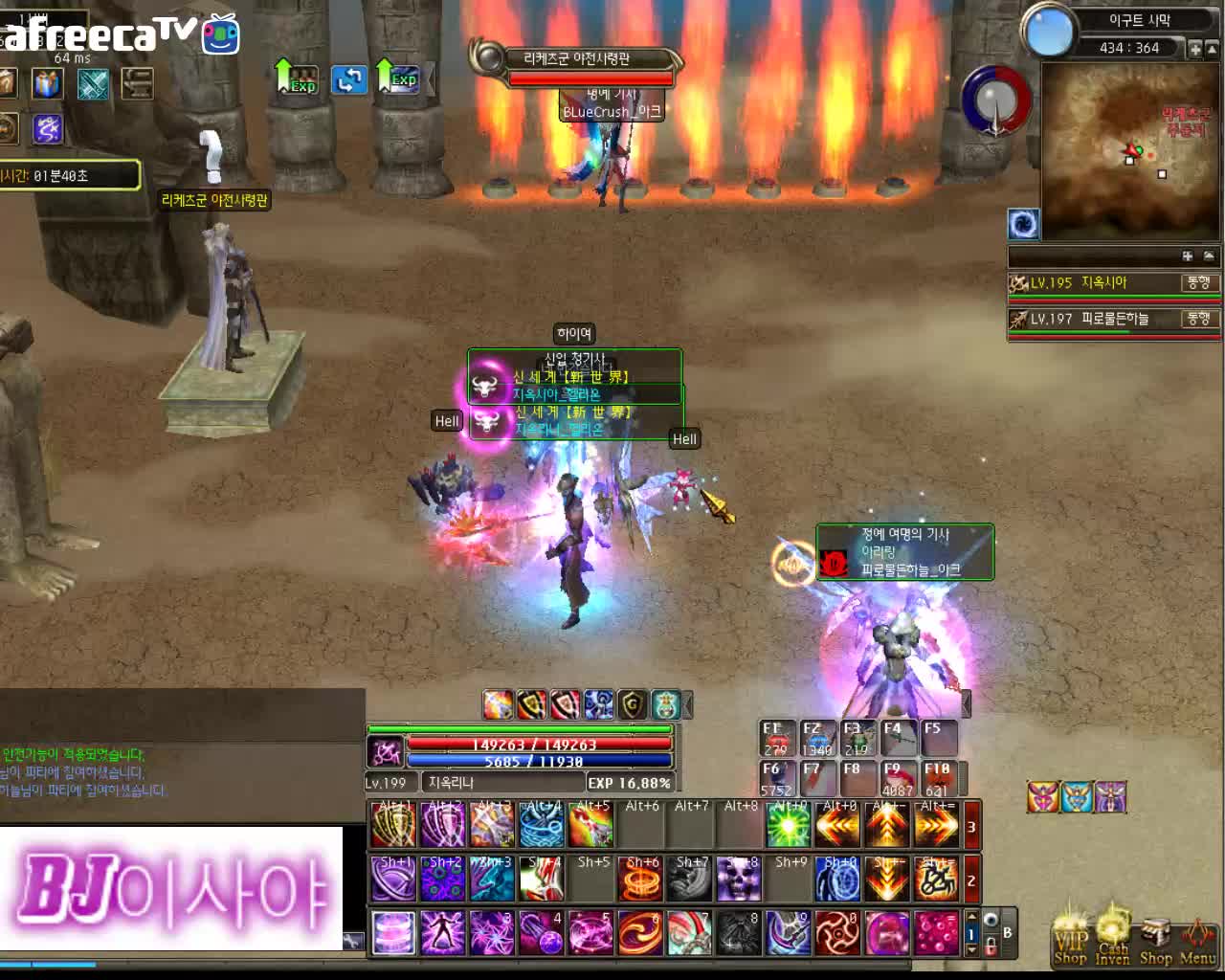Click the blue portal icon beside minimap

click(1023, 224)
